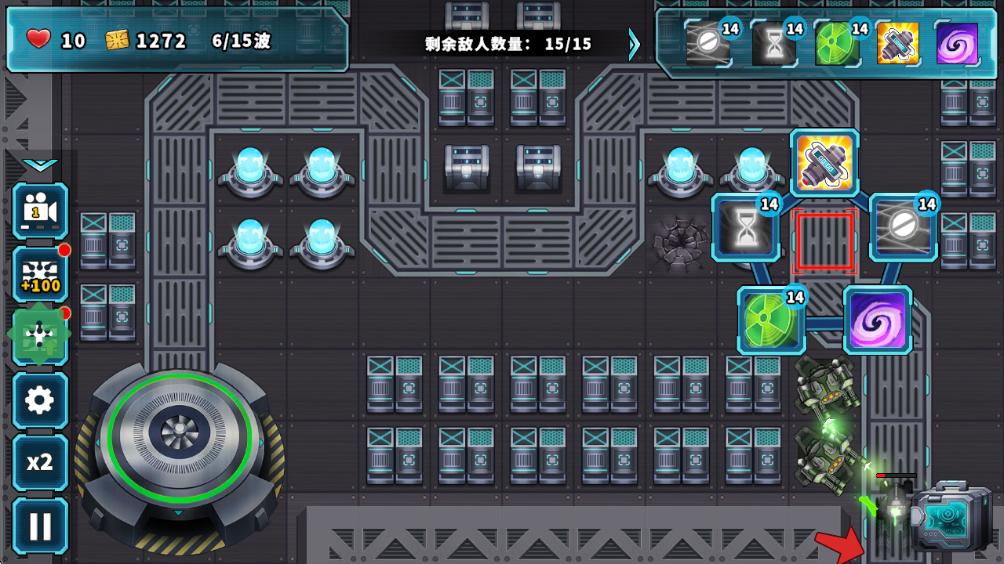The width and height of the screenshot is (1004, 564).
Task: Pick the slashed-circle option in the build ring
Action: point(903,228)
